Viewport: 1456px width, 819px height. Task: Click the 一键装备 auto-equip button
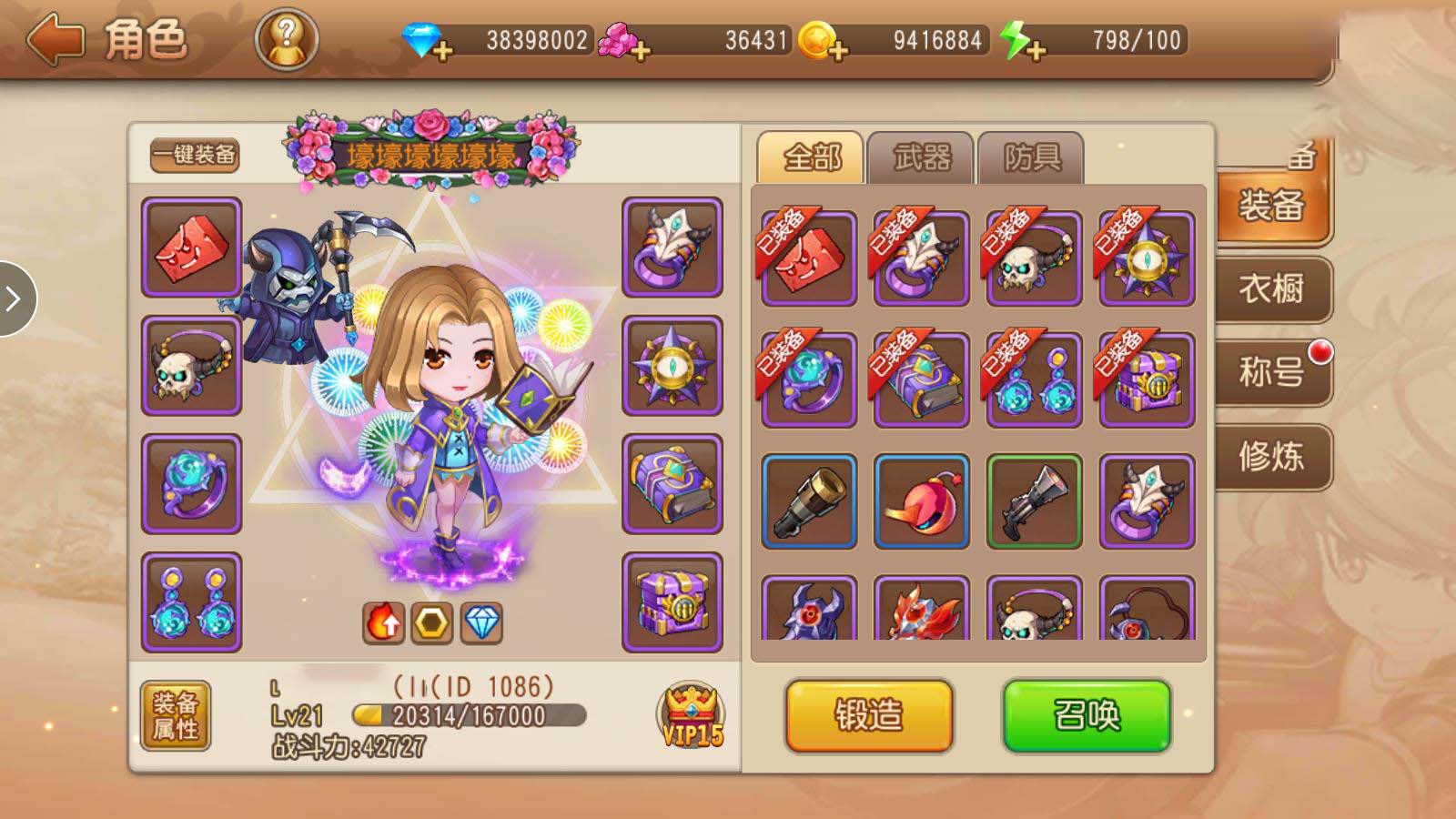click(194, 155)
